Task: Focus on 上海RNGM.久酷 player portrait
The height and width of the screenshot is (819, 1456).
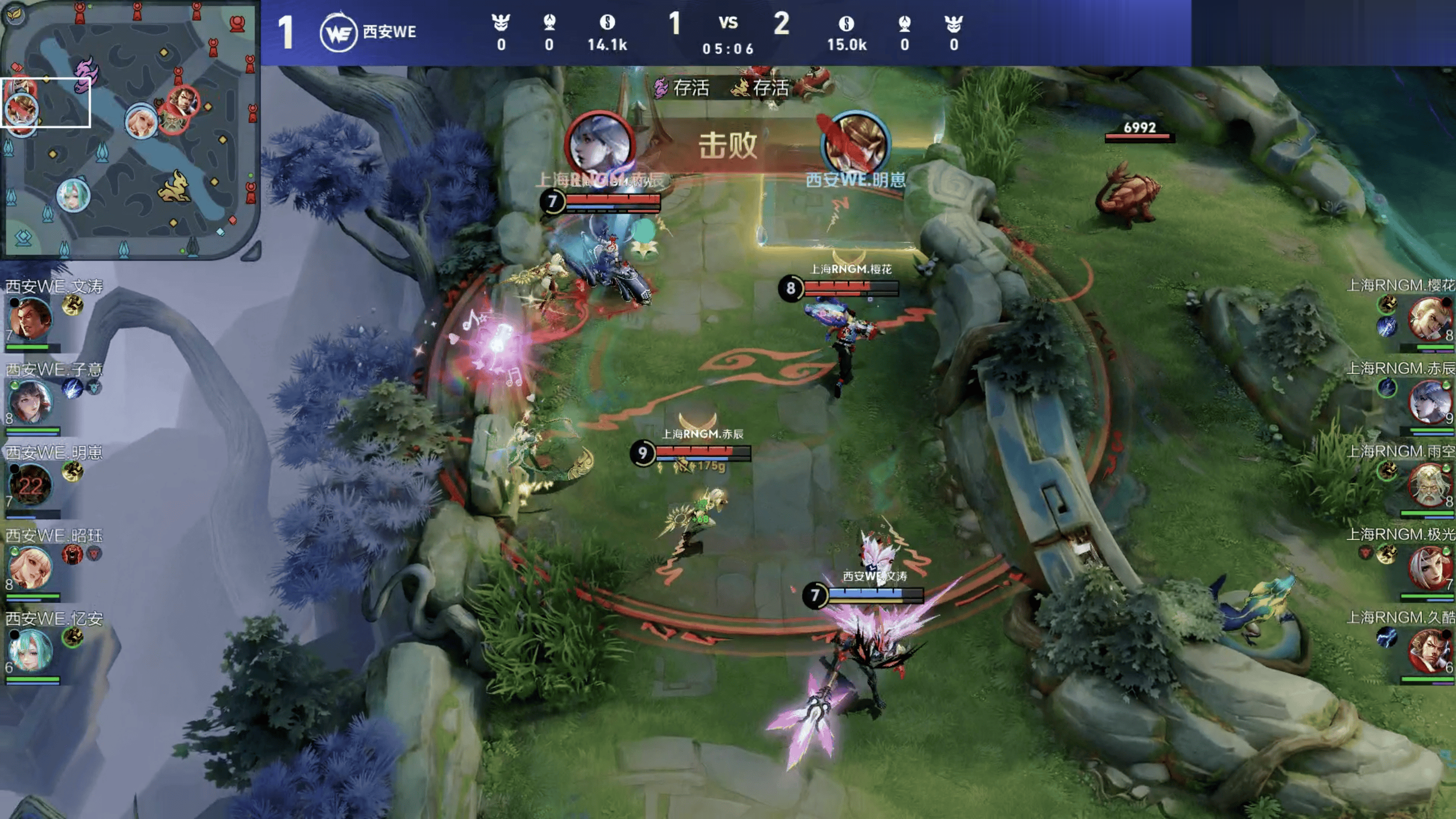Action: tap(1429, 651)
